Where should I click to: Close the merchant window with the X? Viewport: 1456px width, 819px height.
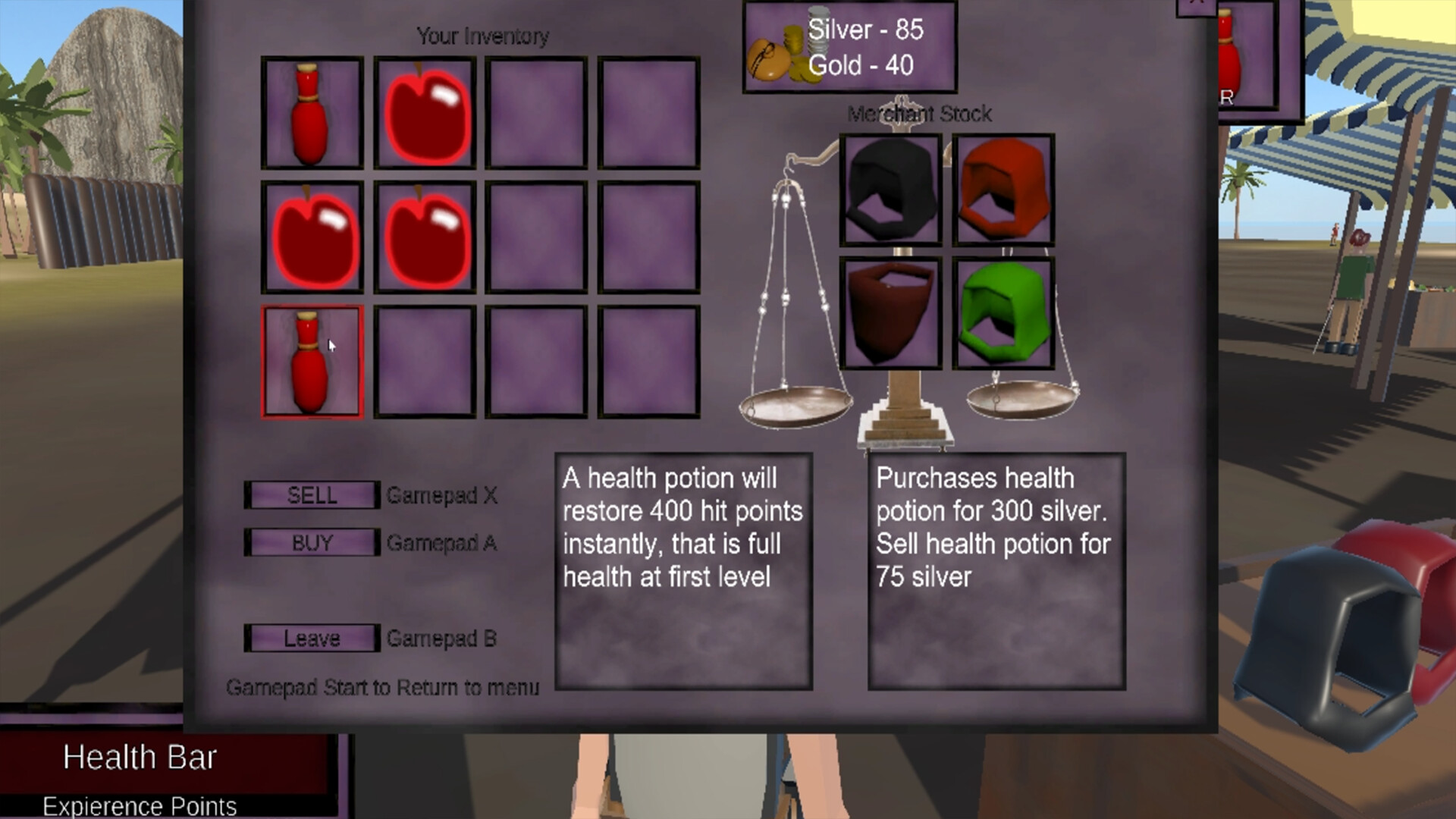(x=1197, y=5)
